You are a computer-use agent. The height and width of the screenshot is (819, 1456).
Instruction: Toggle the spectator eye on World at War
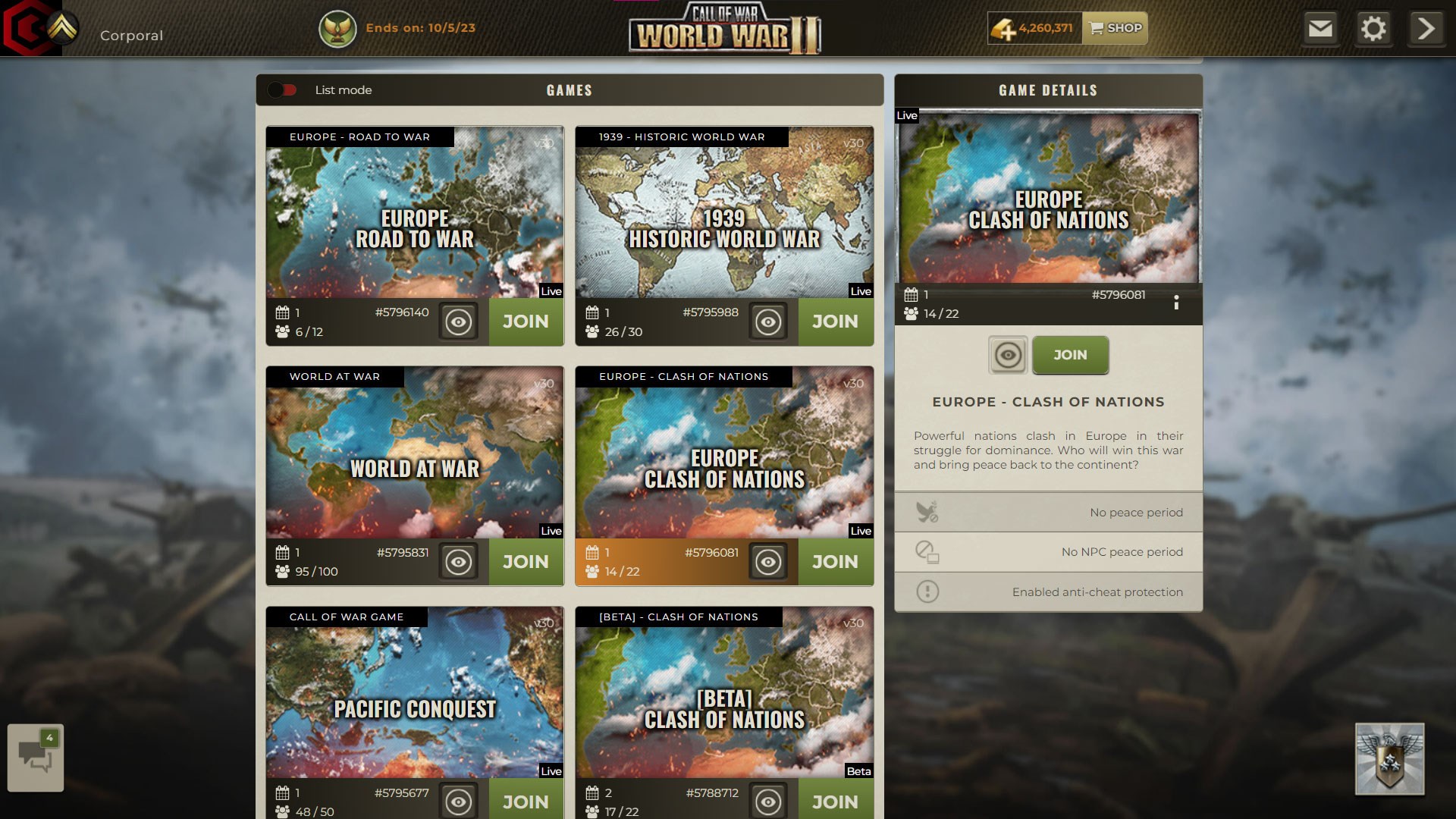[x=460, y=561]
